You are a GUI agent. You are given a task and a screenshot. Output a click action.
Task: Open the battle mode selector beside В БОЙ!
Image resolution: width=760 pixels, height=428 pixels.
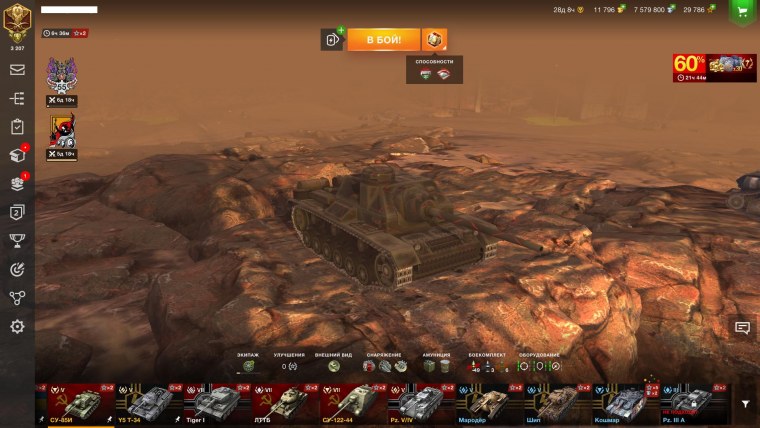coord(435,39)
